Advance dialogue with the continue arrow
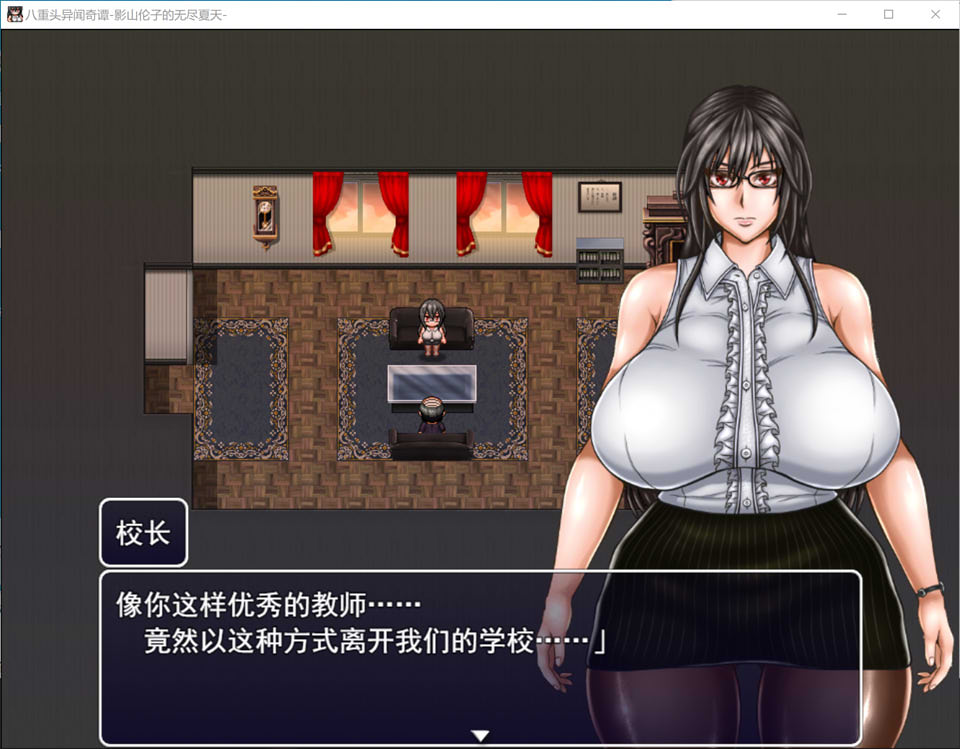 point(480,736)
